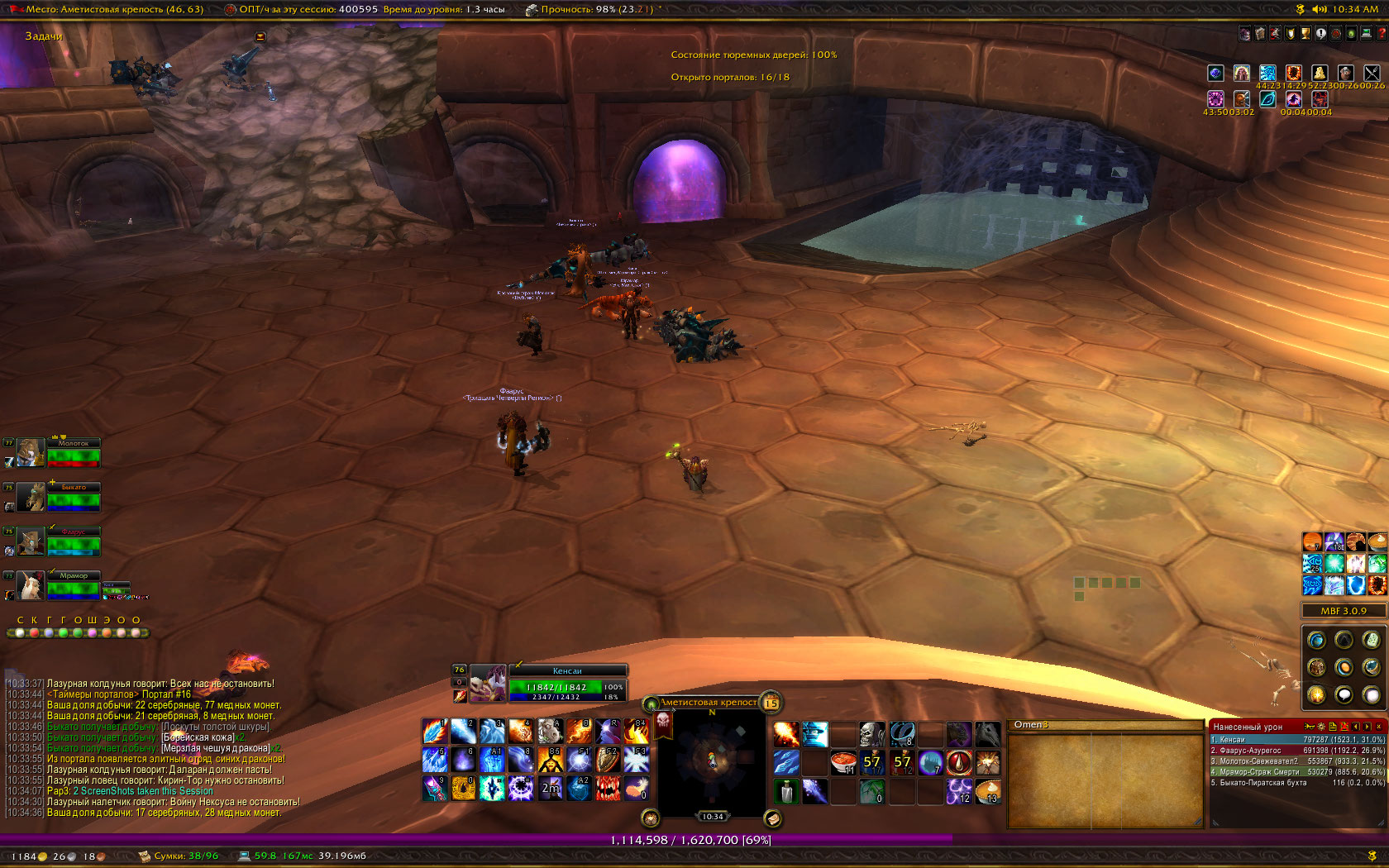
Task: Click the Задачи quest tracker header
Action: click(44, 36)
